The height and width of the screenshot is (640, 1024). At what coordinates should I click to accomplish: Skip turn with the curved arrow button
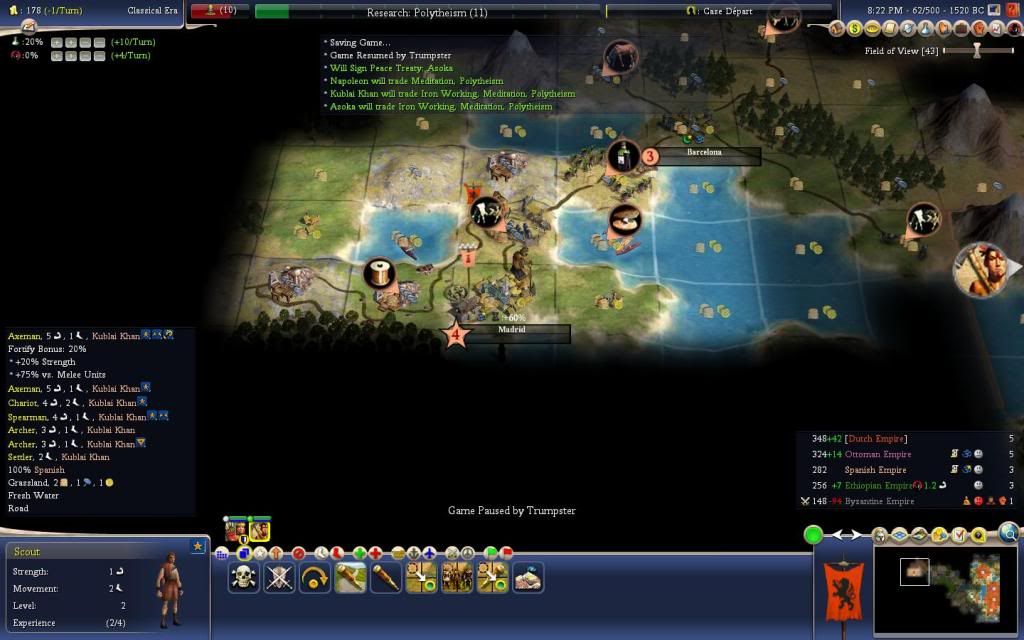pos(316,577)
